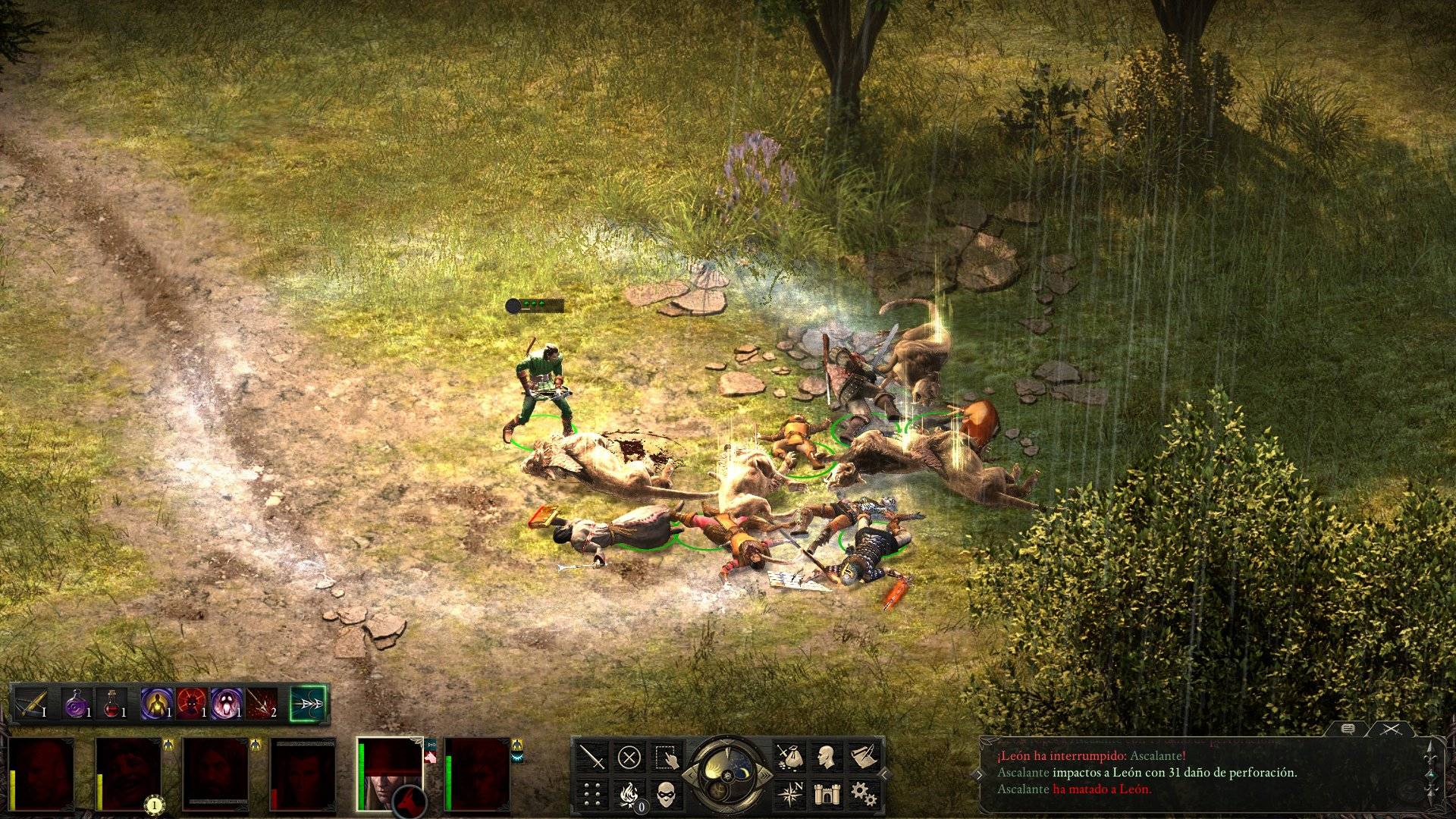Select the attack sword icon
Viewport: 1456px width, 819px height.
pos(591,758)
